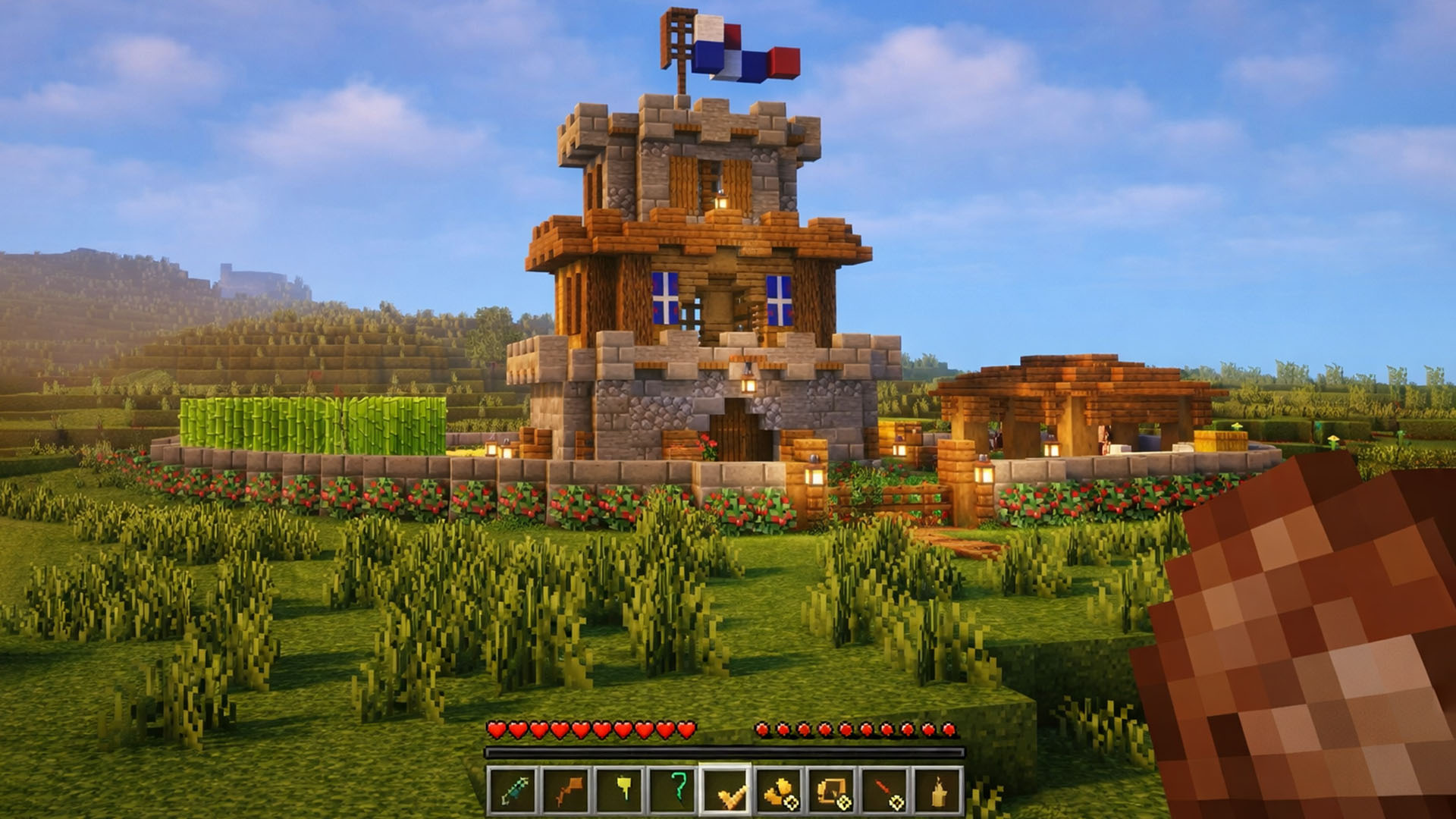Viewport: 1456px width, 819px height.
Task: Select the golden frame item slot
Action: coord(832,791)
